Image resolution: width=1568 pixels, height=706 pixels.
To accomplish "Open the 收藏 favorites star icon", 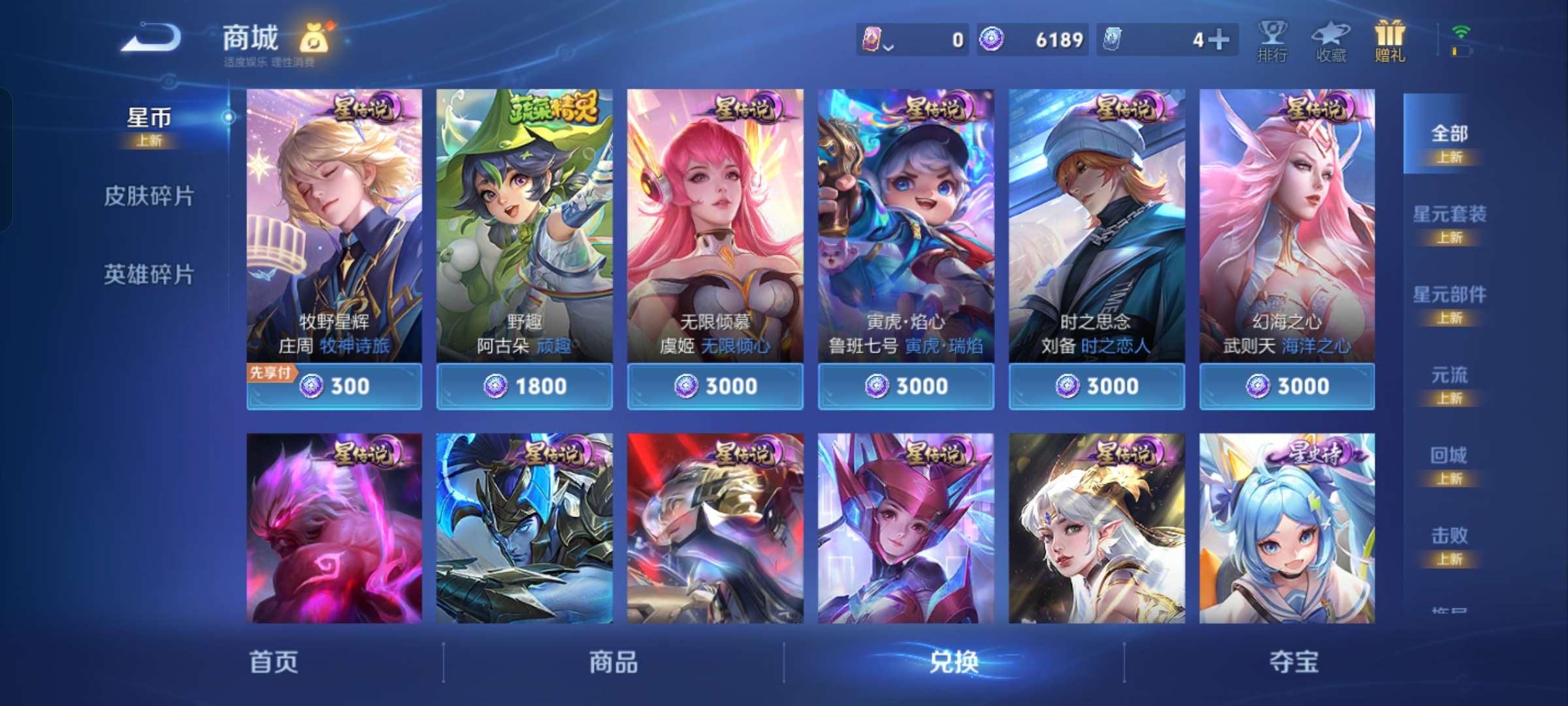I will click(x=1331, y=41).
